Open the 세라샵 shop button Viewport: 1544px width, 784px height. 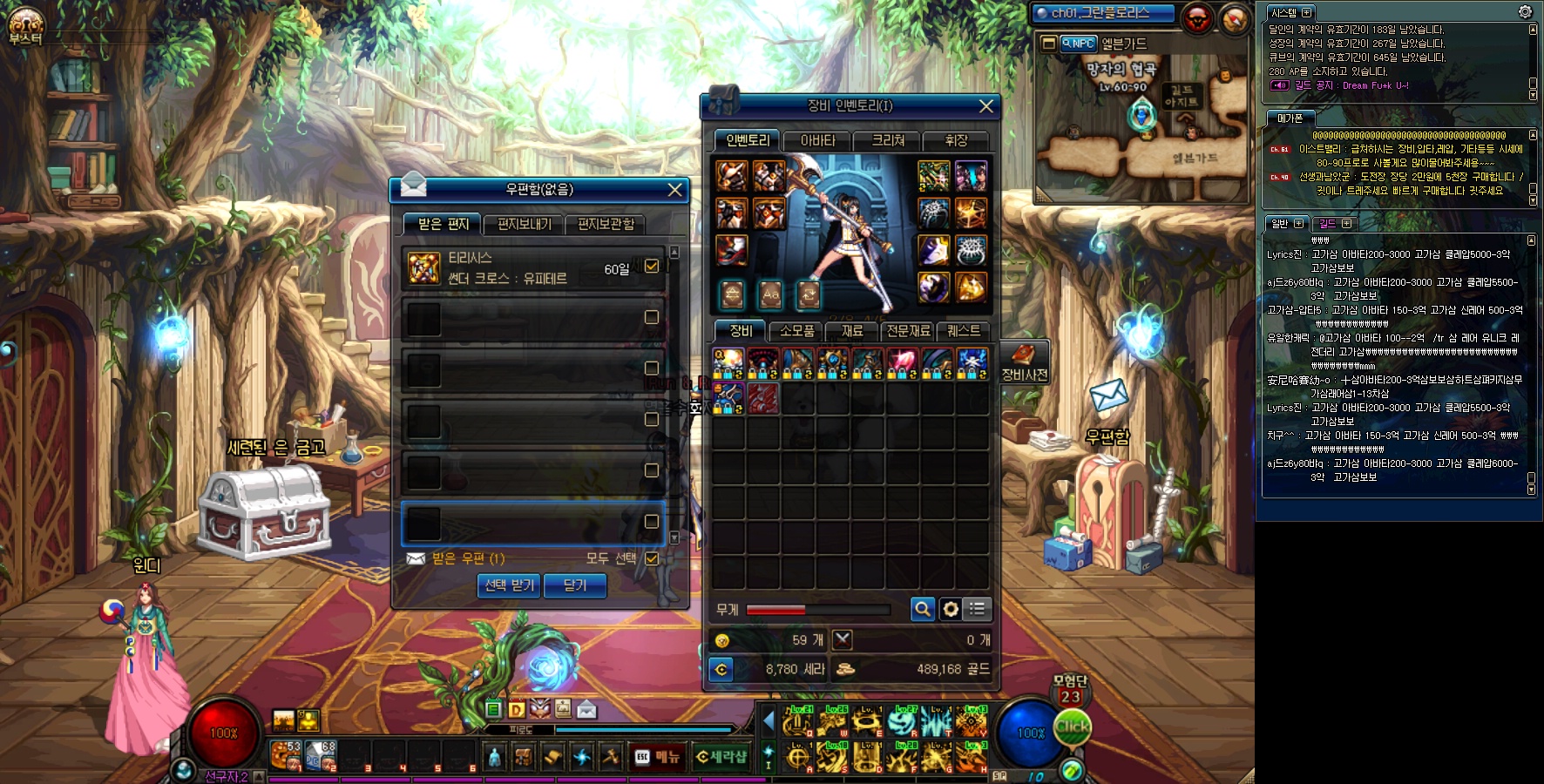[721, 757]
